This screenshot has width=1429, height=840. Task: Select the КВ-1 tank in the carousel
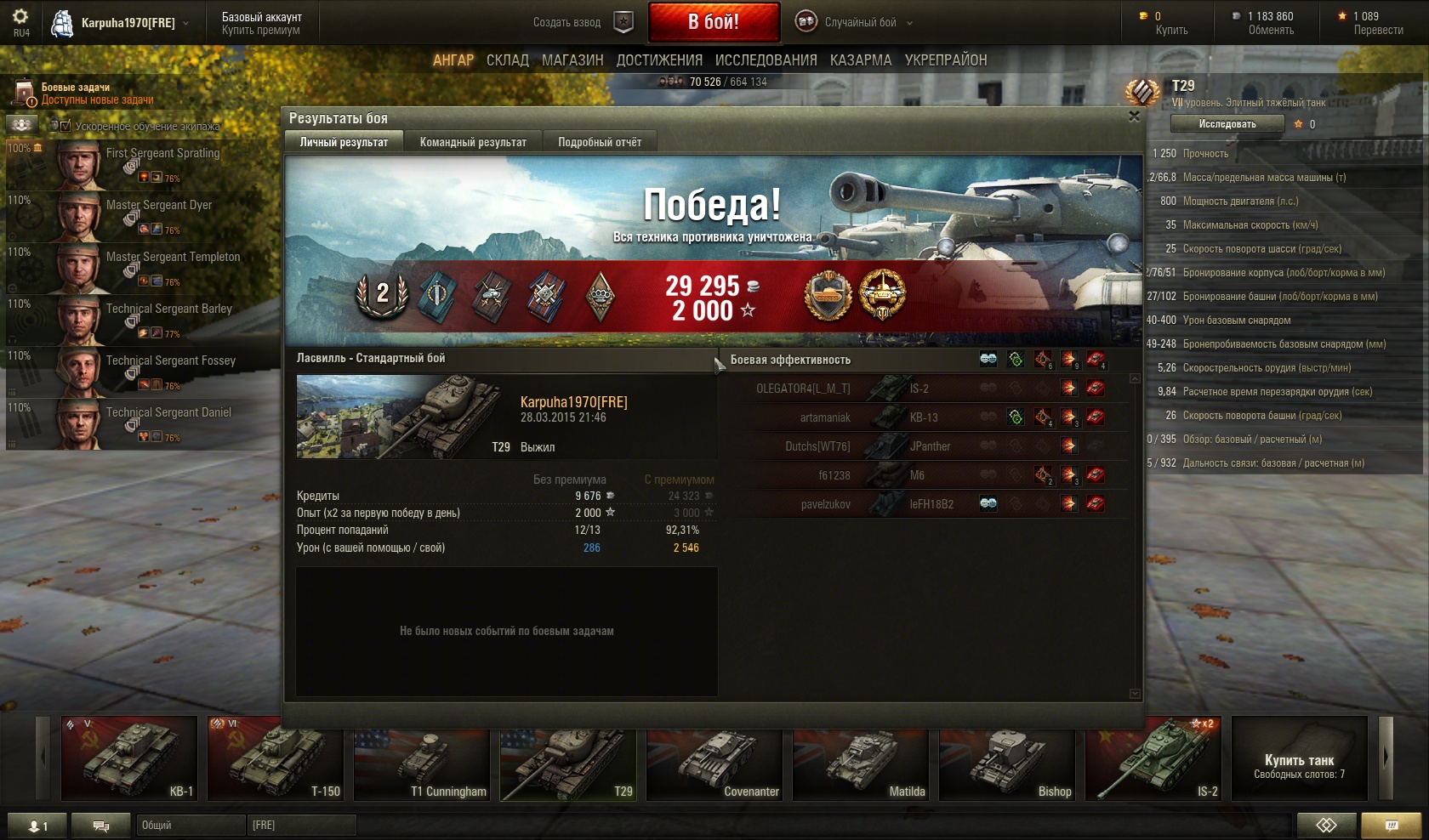pos(129,758)
